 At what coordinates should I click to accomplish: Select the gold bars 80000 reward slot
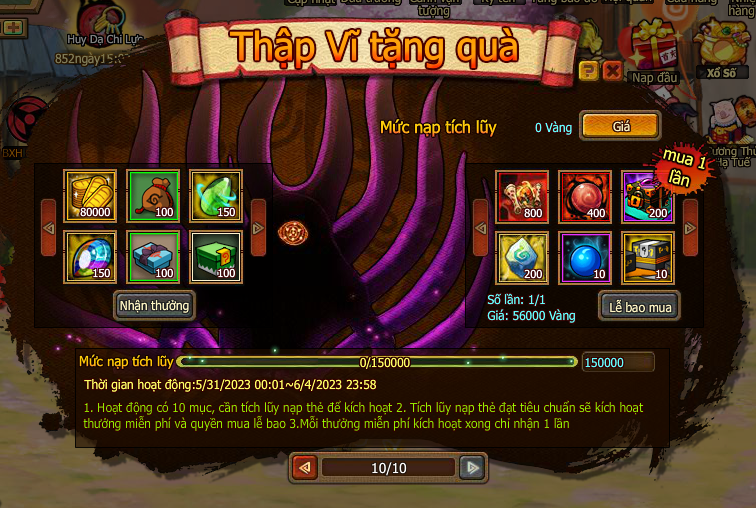pyautogui.click(x=90, y=196)
